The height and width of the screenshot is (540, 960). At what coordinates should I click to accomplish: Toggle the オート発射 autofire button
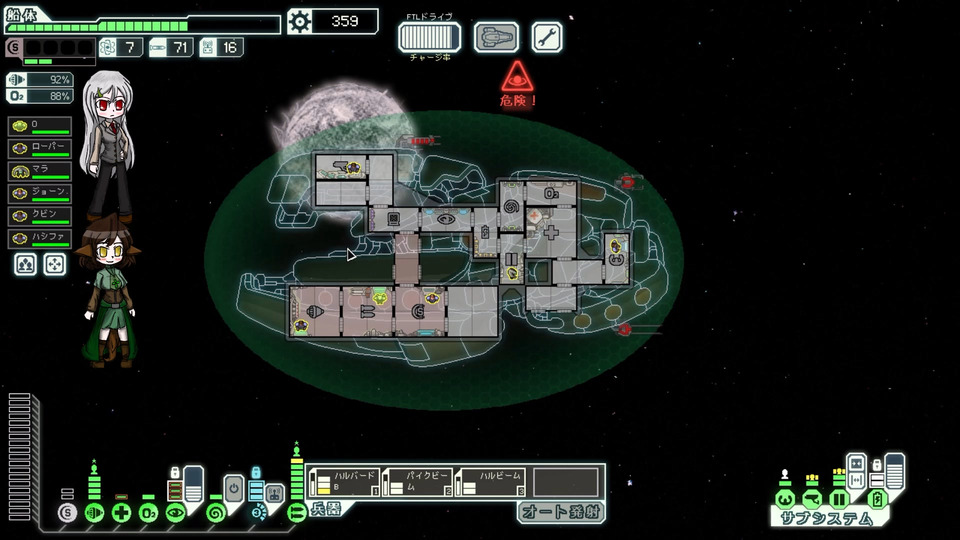560,512
